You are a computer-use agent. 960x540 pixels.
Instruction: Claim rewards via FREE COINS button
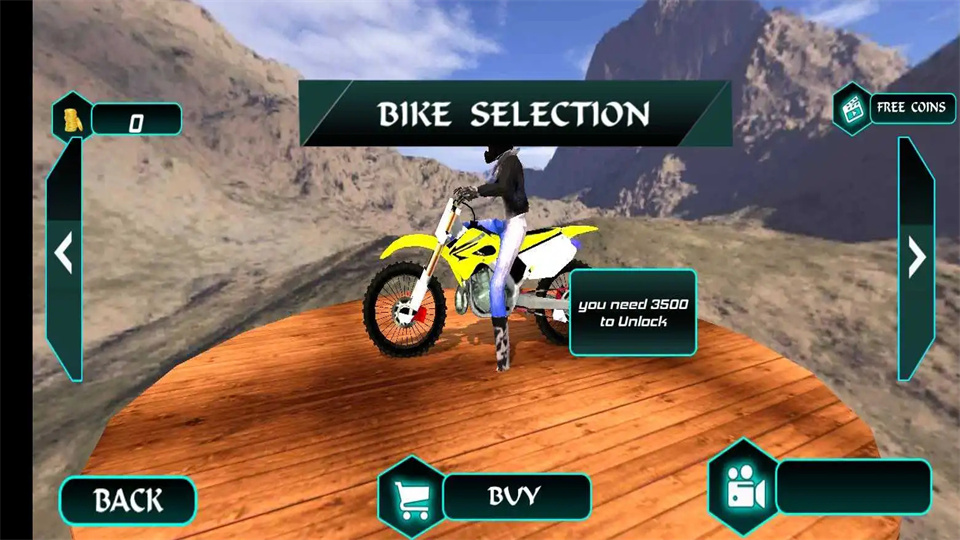[911, 108]
